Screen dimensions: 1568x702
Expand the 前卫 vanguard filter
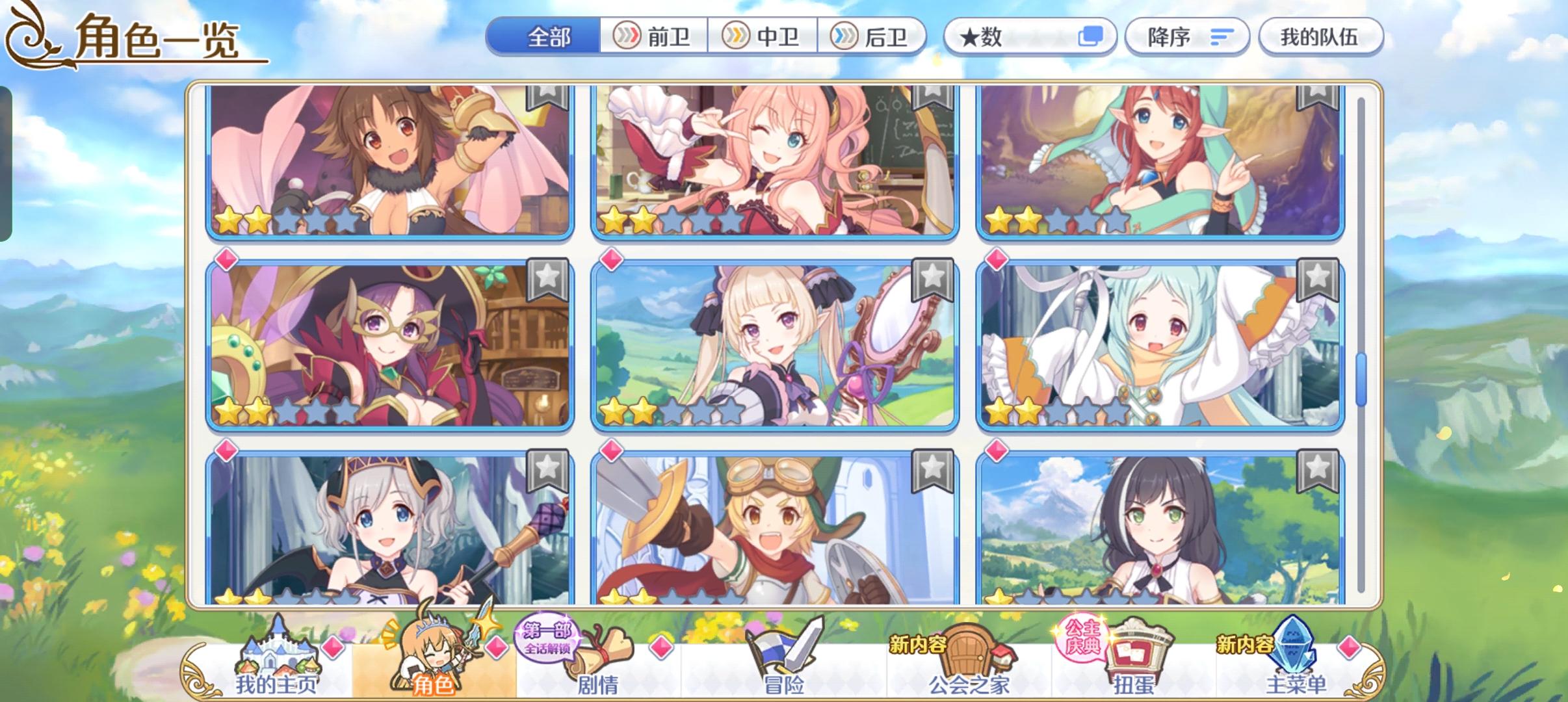(653, 36)
